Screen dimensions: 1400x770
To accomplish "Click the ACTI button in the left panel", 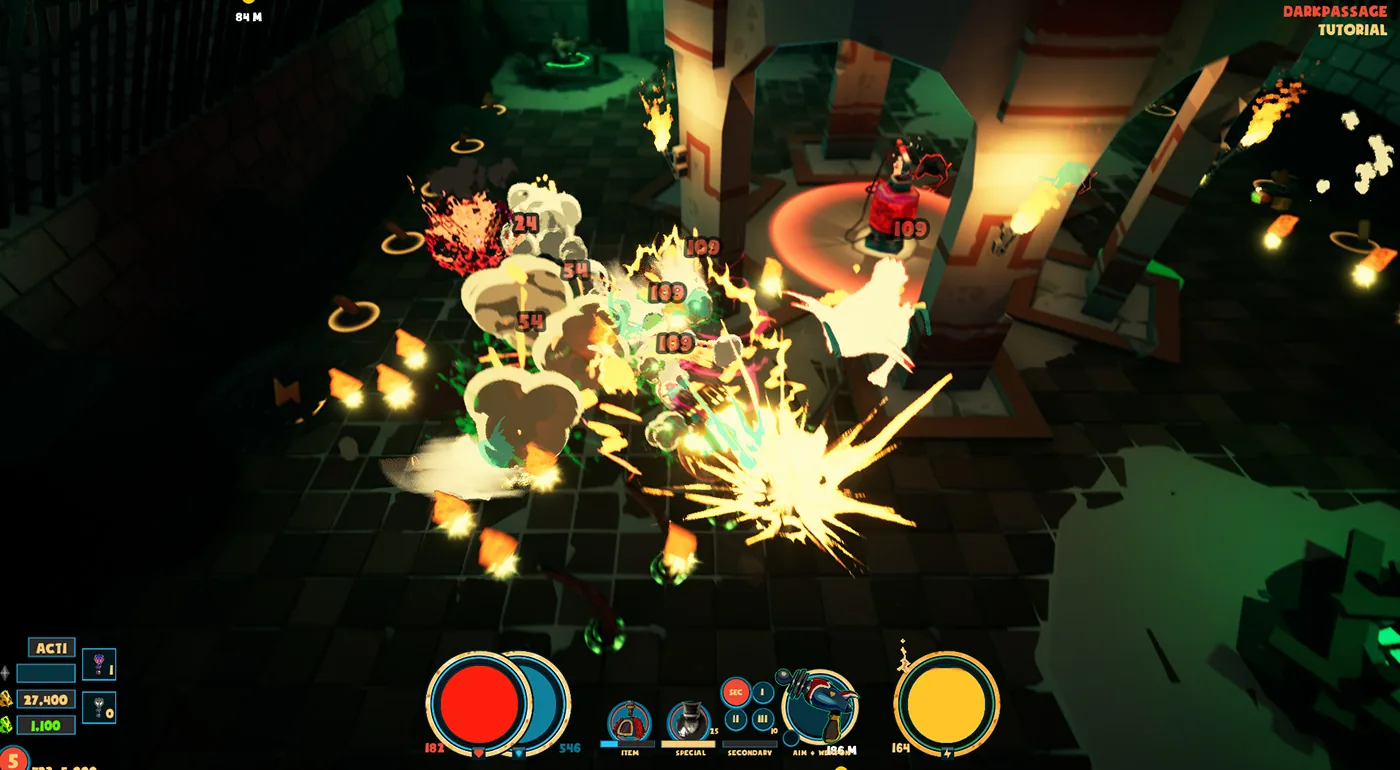I will point(52,648).
